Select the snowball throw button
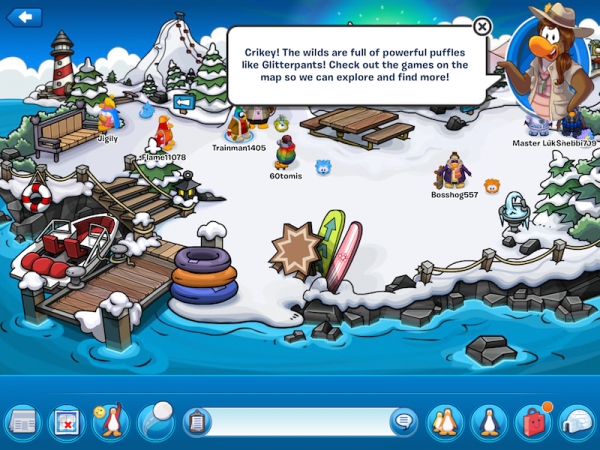This screenshot has width=600, height=450. (x=155, y=420)
